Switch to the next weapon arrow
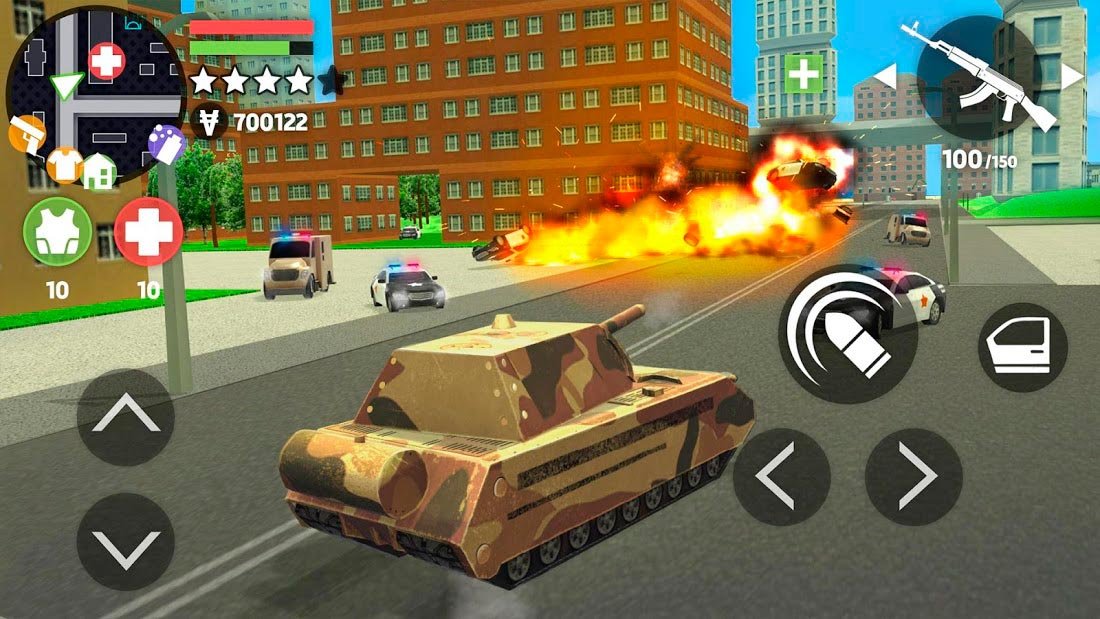The height and width of the screenshot is (619, 1100). point(1071,75)
